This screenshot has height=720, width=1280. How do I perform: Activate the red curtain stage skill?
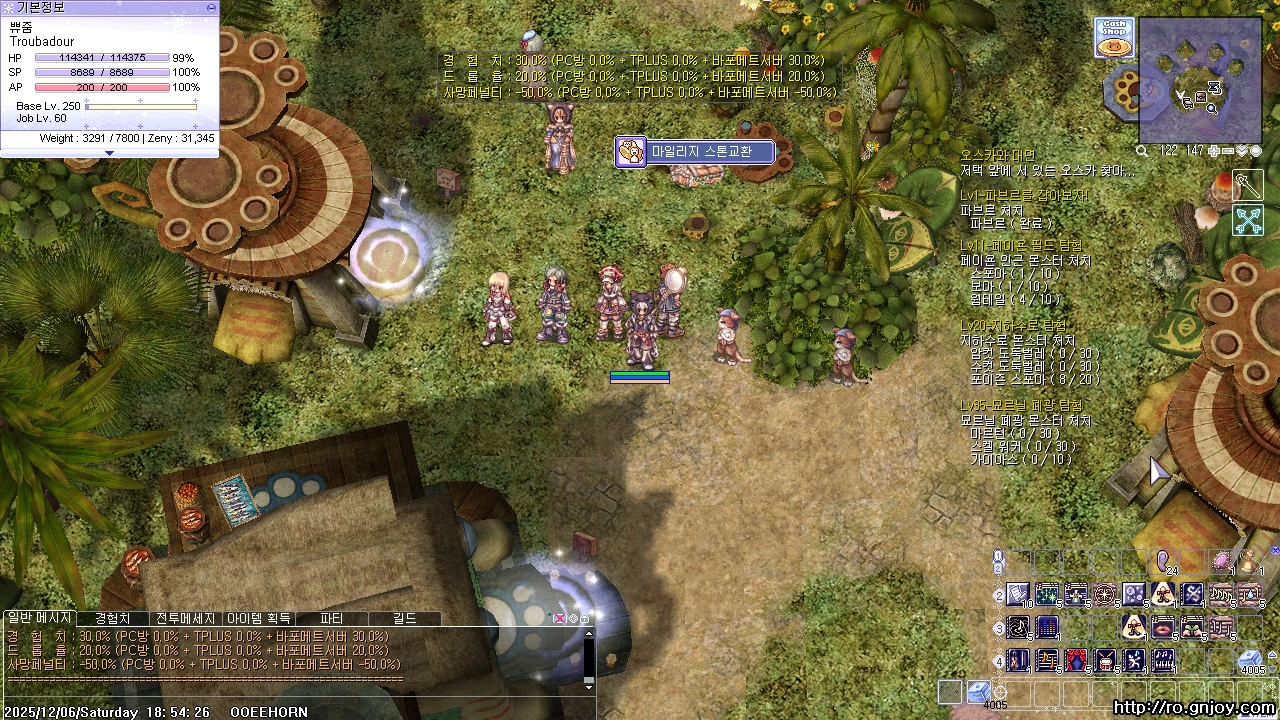pyautogui.click(x=1076, y=661)
